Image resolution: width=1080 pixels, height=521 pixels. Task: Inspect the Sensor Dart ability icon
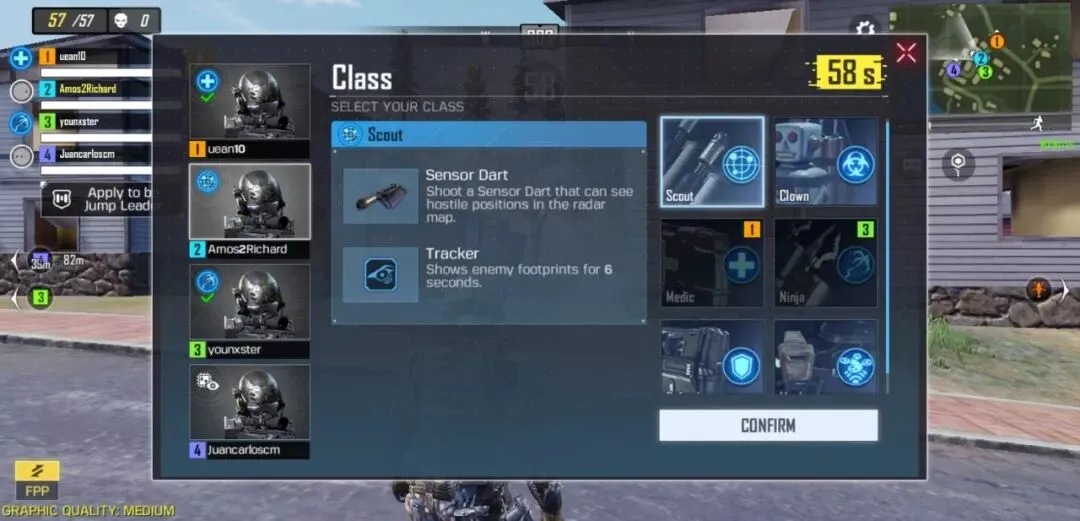(x=380, y=195)
